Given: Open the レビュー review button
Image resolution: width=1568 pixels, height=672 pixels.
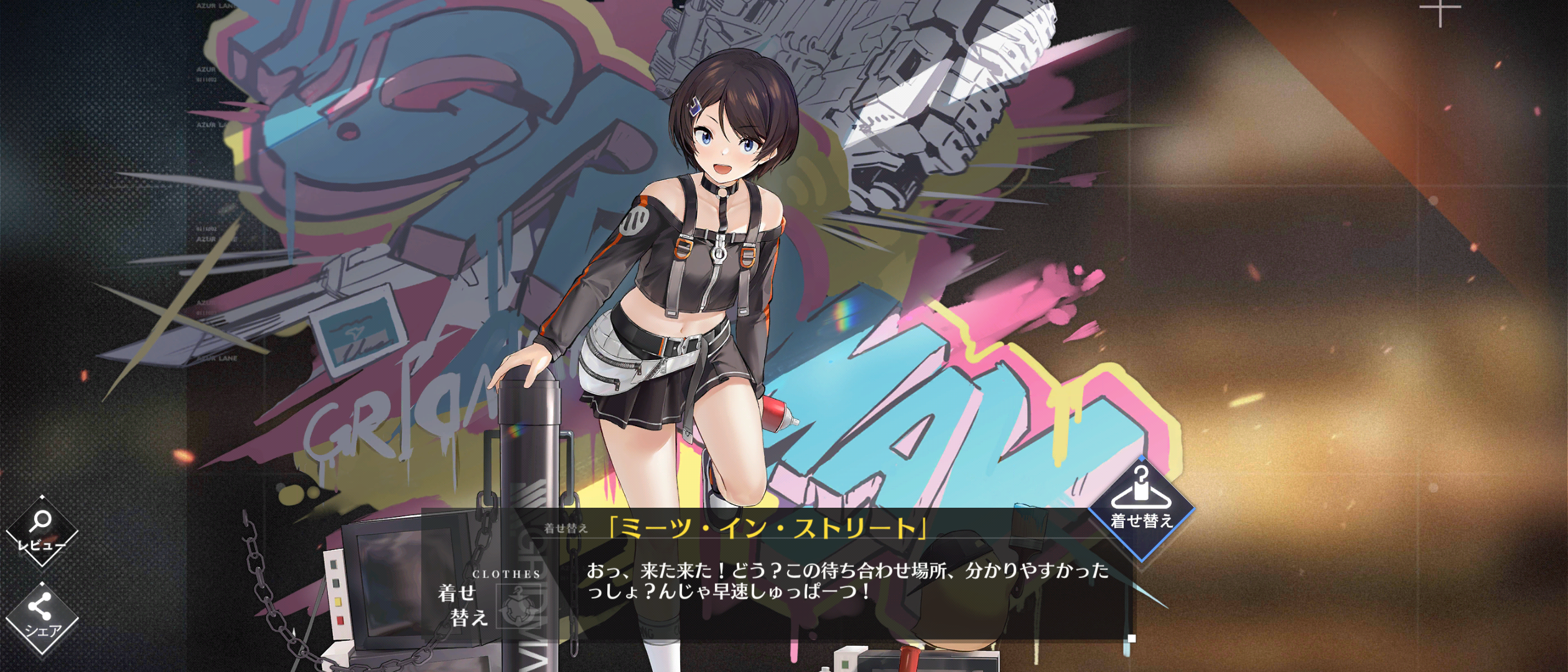Looking at the screenshot, I should coord(42,531).
